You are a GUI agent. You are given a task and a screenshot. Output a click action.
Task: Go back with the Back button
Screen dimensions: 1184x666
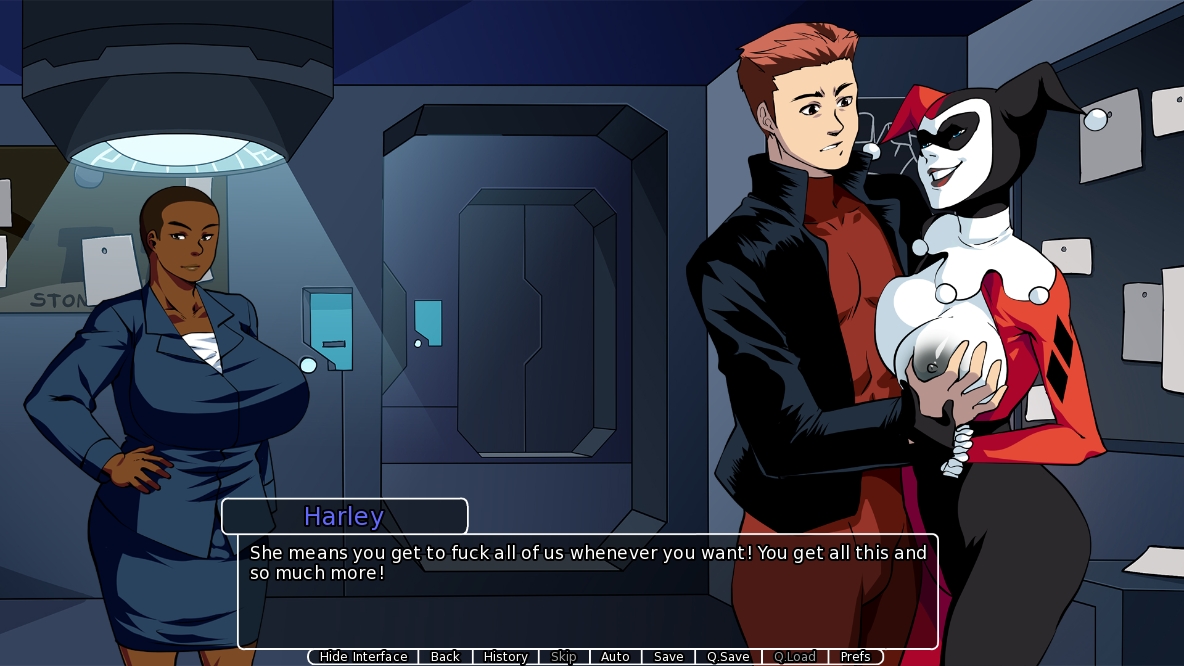(x=445, y=657)
